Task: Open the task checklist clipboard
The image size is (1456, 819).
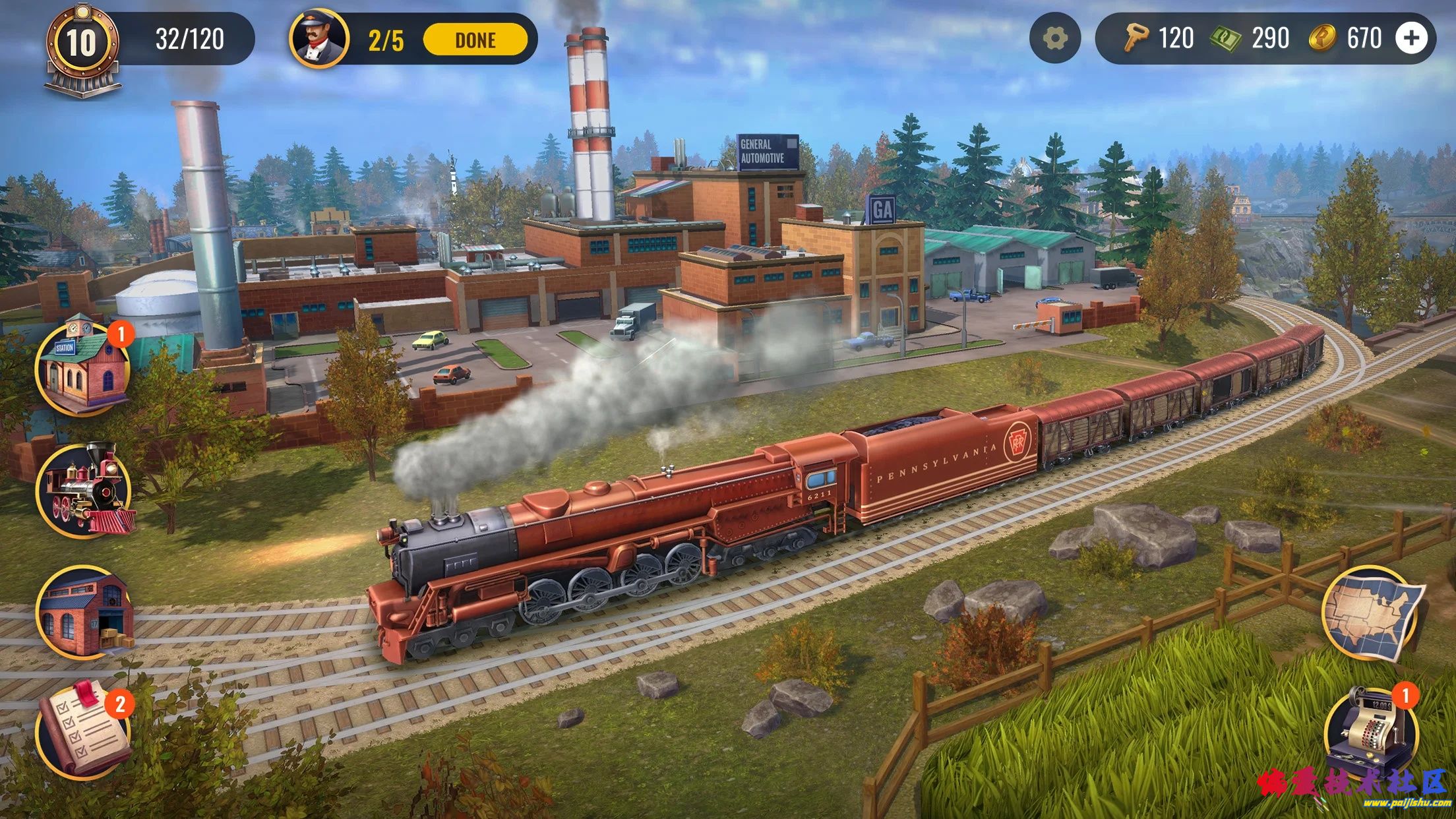Action: (x=83, y=731)
